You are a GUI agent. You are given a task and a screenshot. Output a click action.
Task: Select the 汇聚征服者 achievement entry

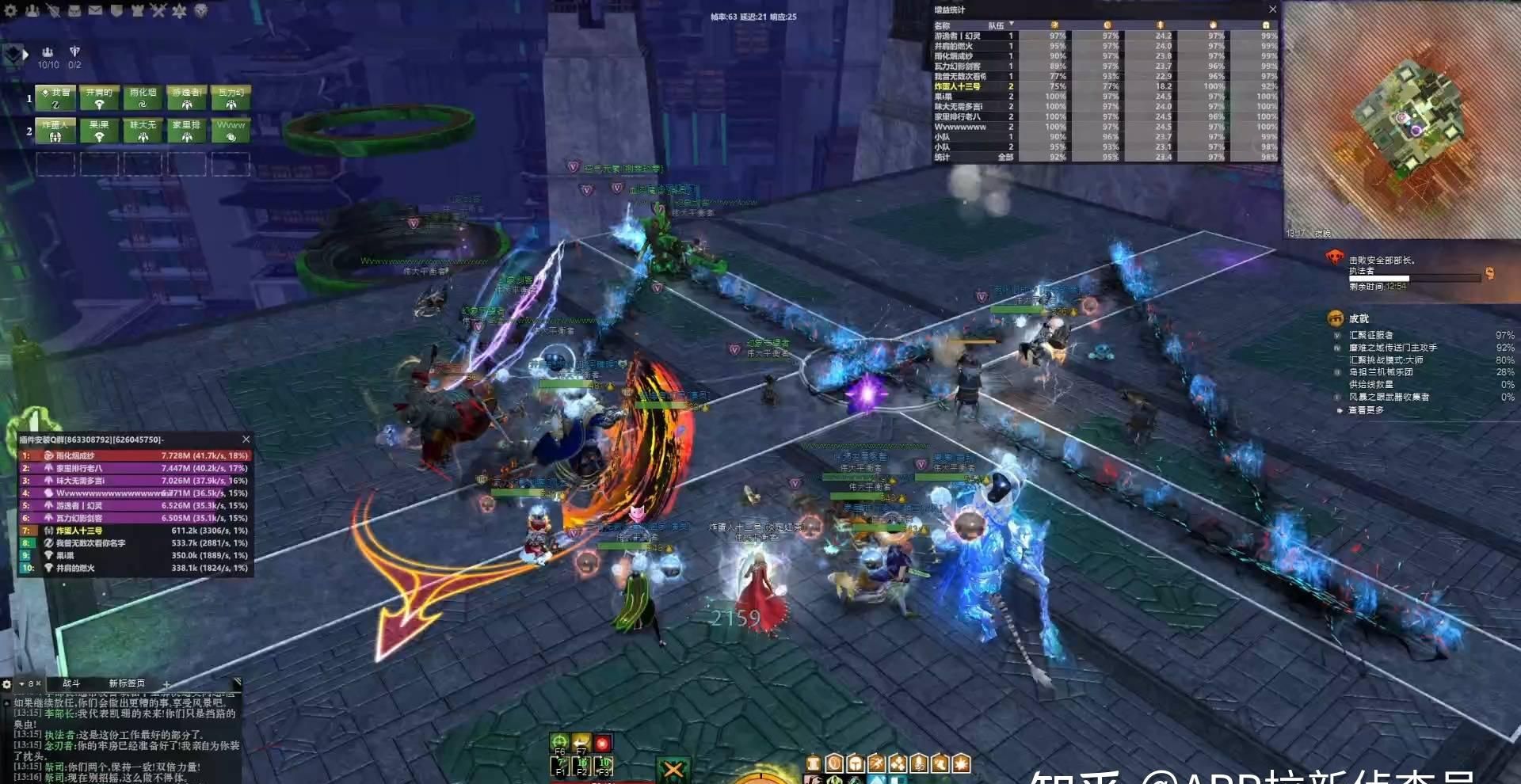coord(1370,335)
